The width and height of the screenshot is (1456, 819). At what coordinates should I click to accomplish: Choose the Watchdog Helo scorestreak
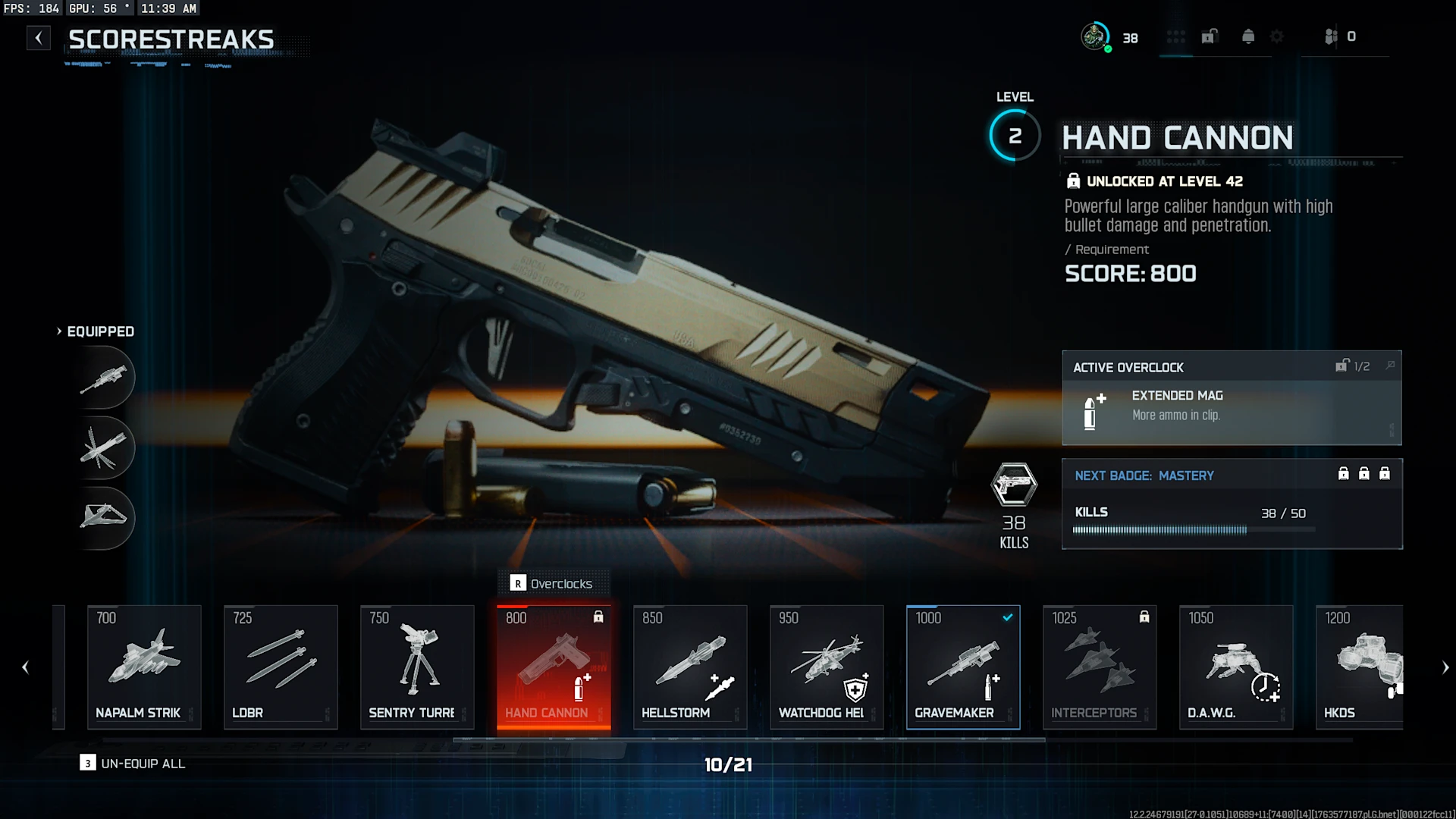click(827, 667)
